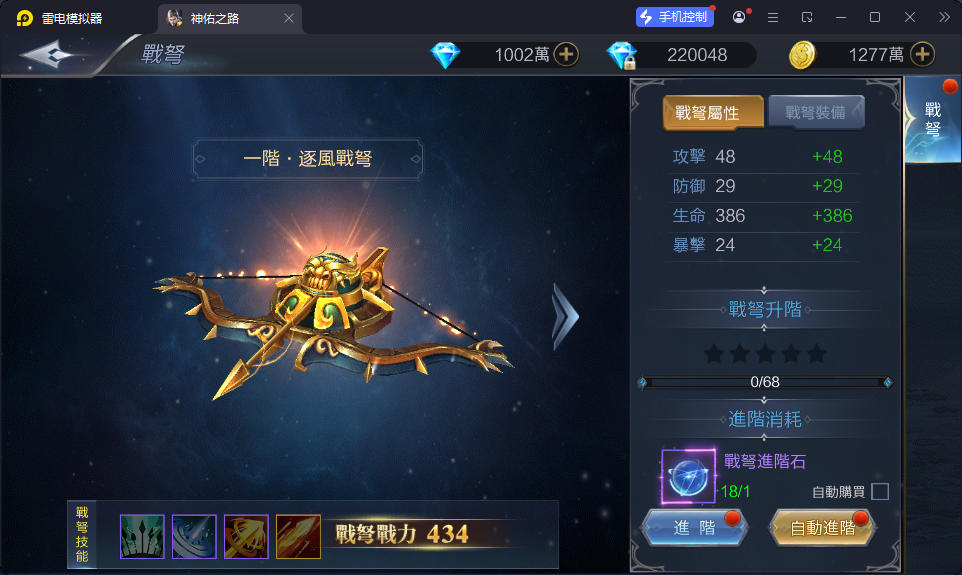Select the blue swirling arrow skill icon
962x575 pixels.
pos(194,537)
